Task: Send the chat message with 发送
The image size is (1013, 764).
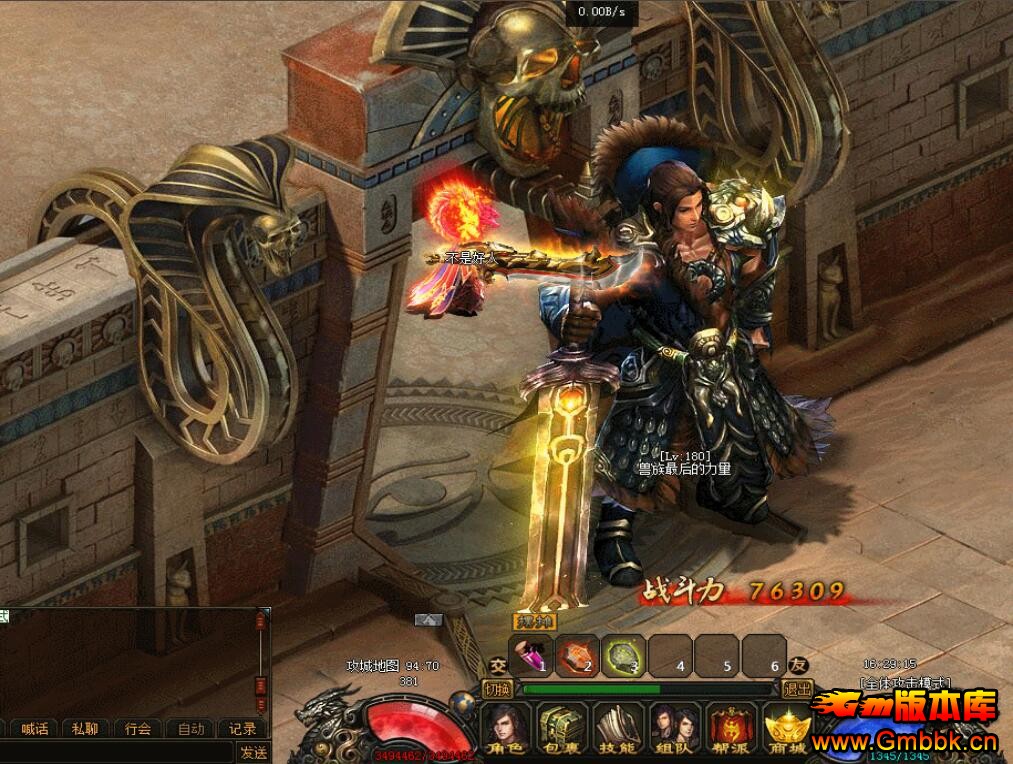Action: pos(253,752)
